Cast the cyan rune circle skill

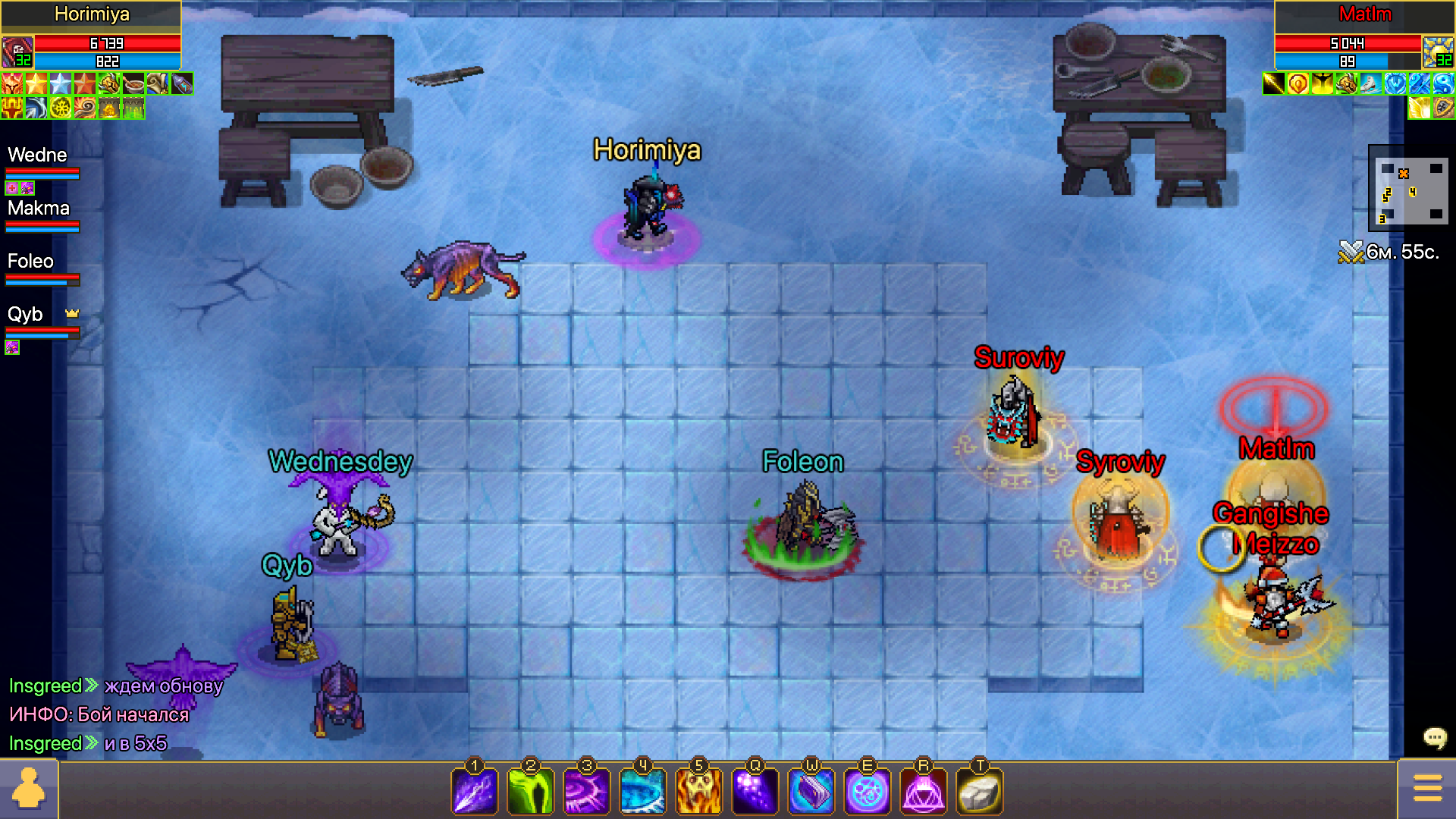click(868, 791)
